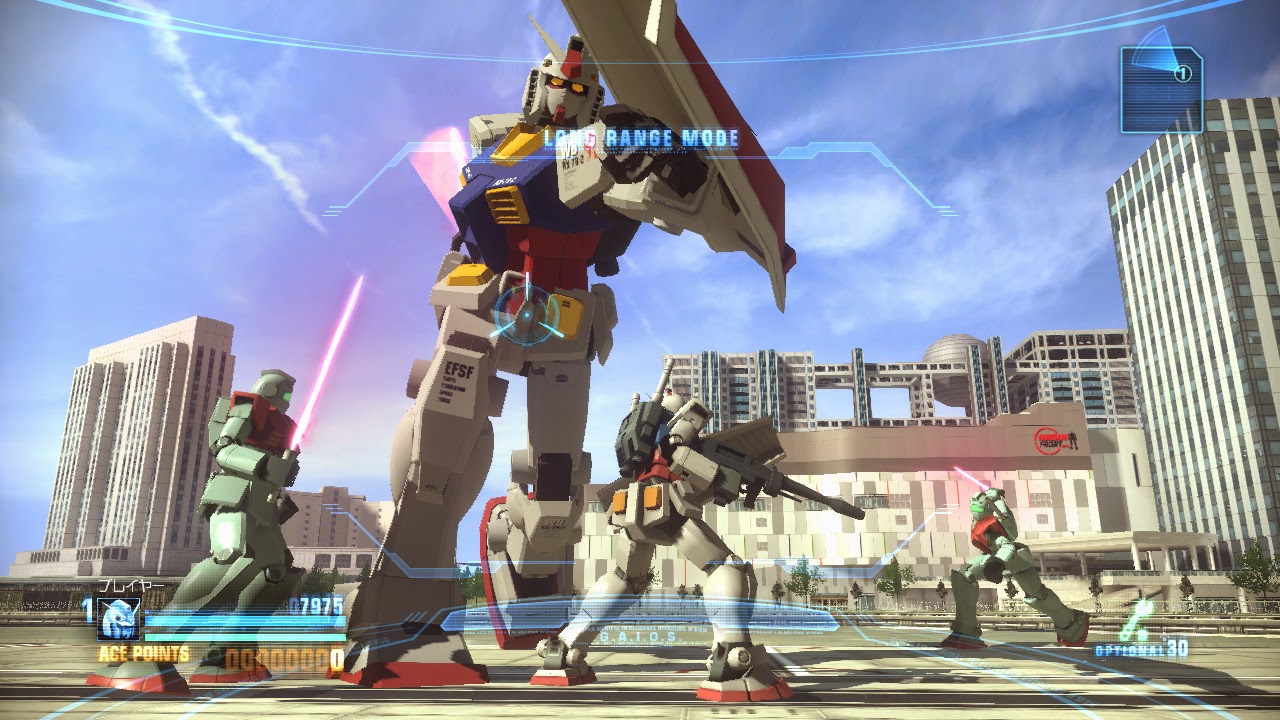Click the ① badge on the radar display
Screen dimensions: 1280x720
pyautogui.click(x=1181, y=72)
